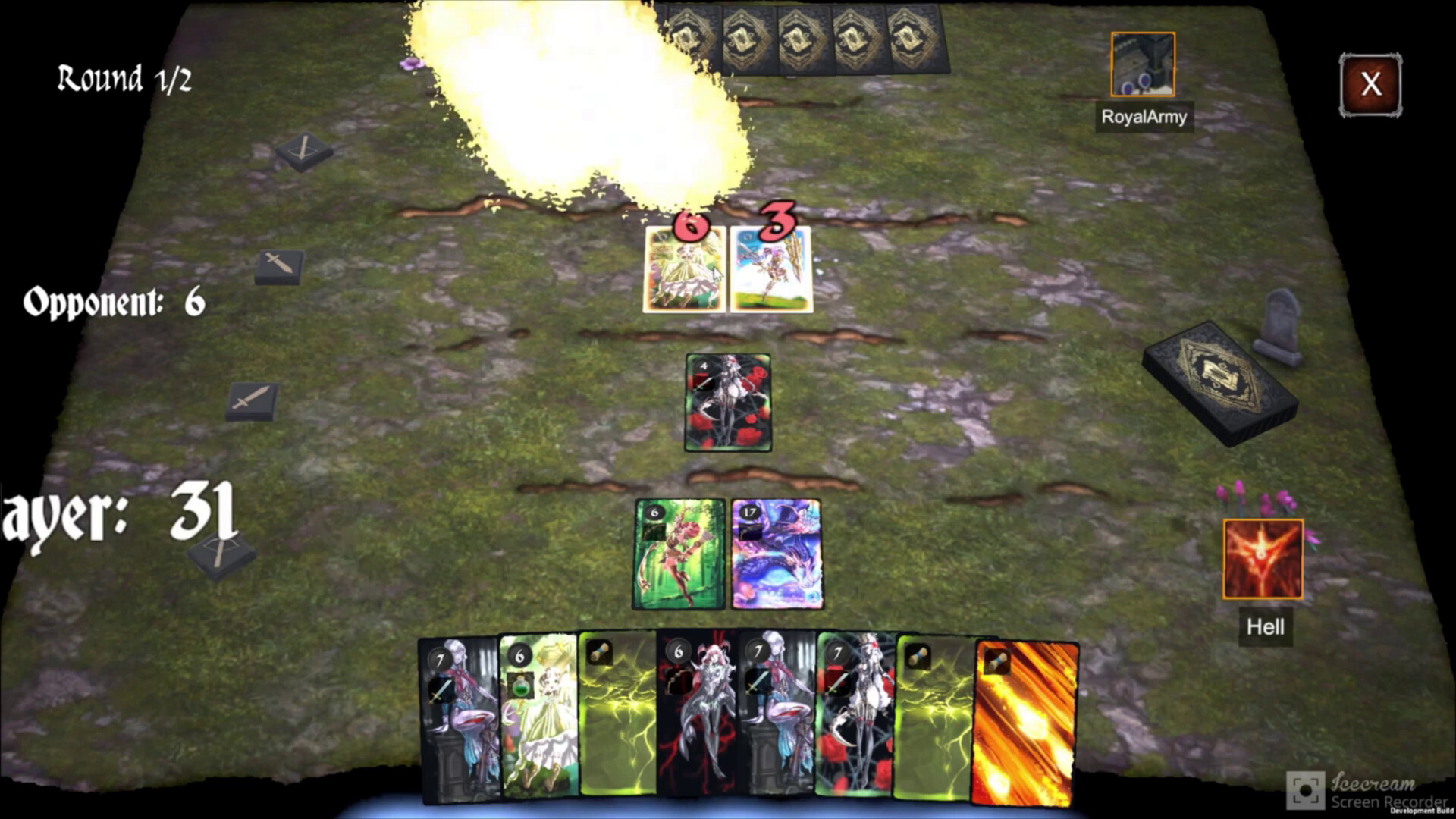This screenshot has width=1456, height=819.
Task: Close the match with the X button
Action: click(x=1370, y=85)
